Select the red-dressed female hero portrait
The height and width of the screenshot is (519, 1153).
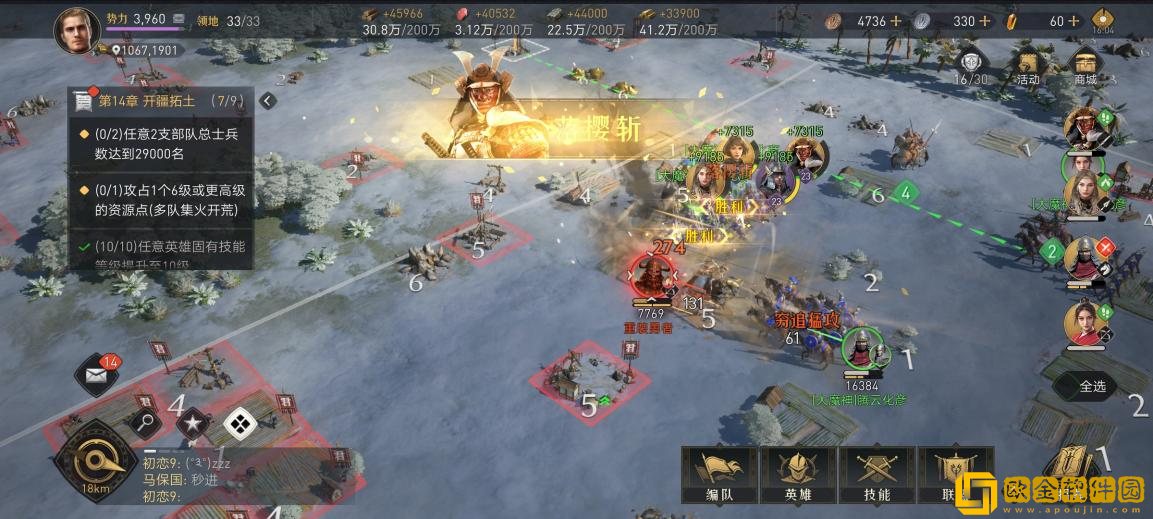1085,325
